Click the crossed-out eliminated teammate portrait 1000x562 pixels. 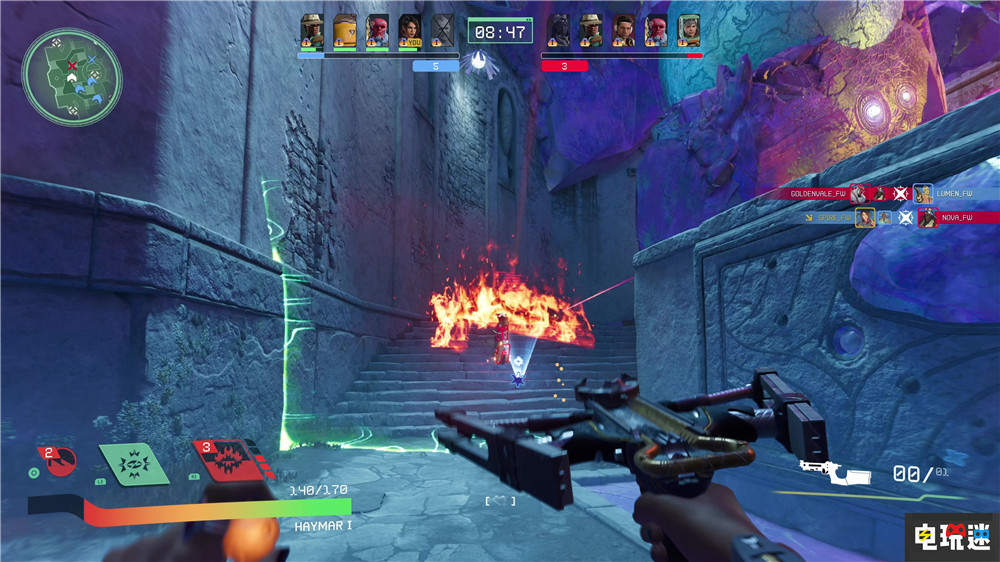point(442,31)
